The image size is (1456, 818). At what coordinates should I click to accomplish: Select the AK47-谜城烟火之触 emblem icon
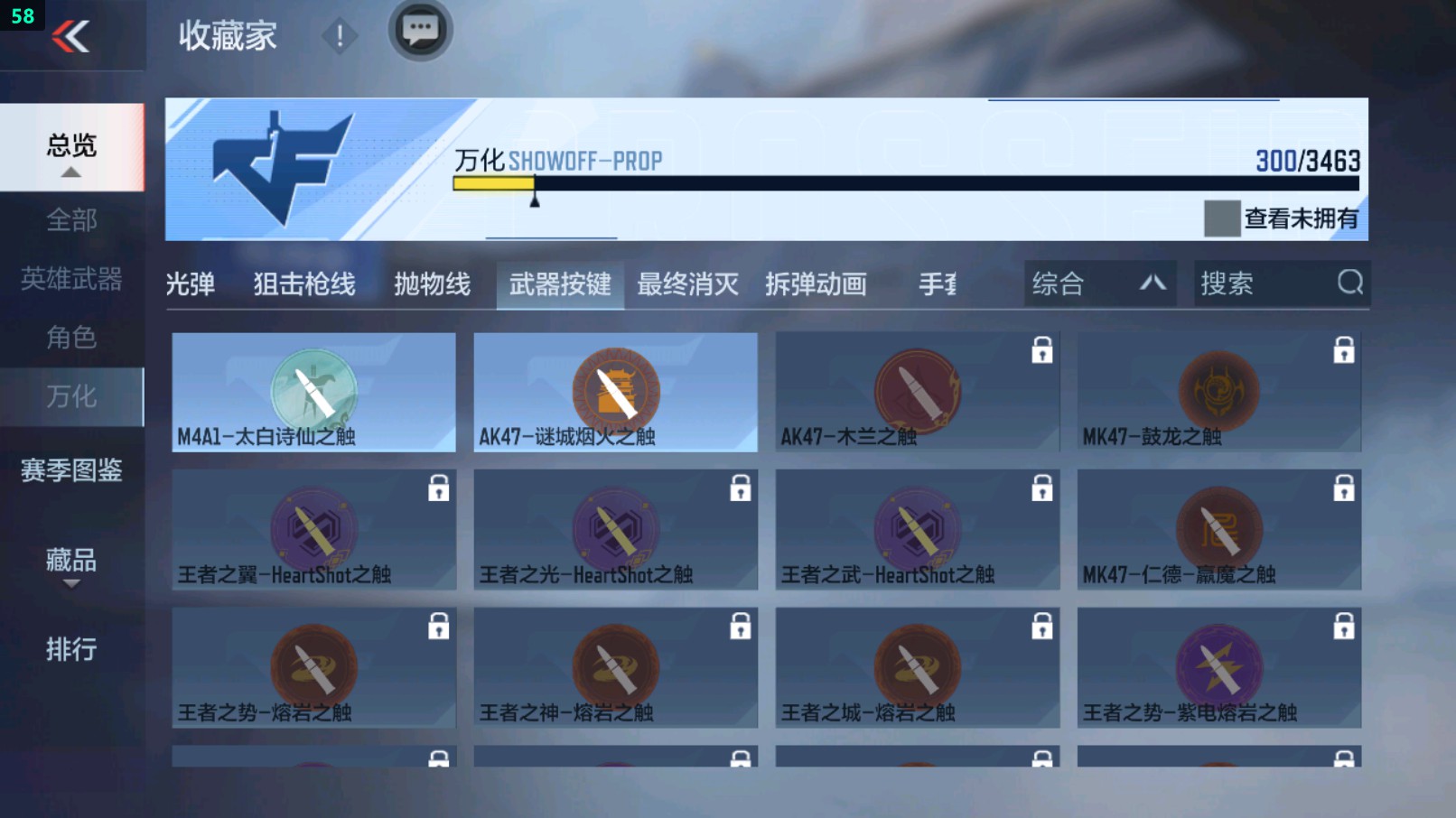[615, 390]
